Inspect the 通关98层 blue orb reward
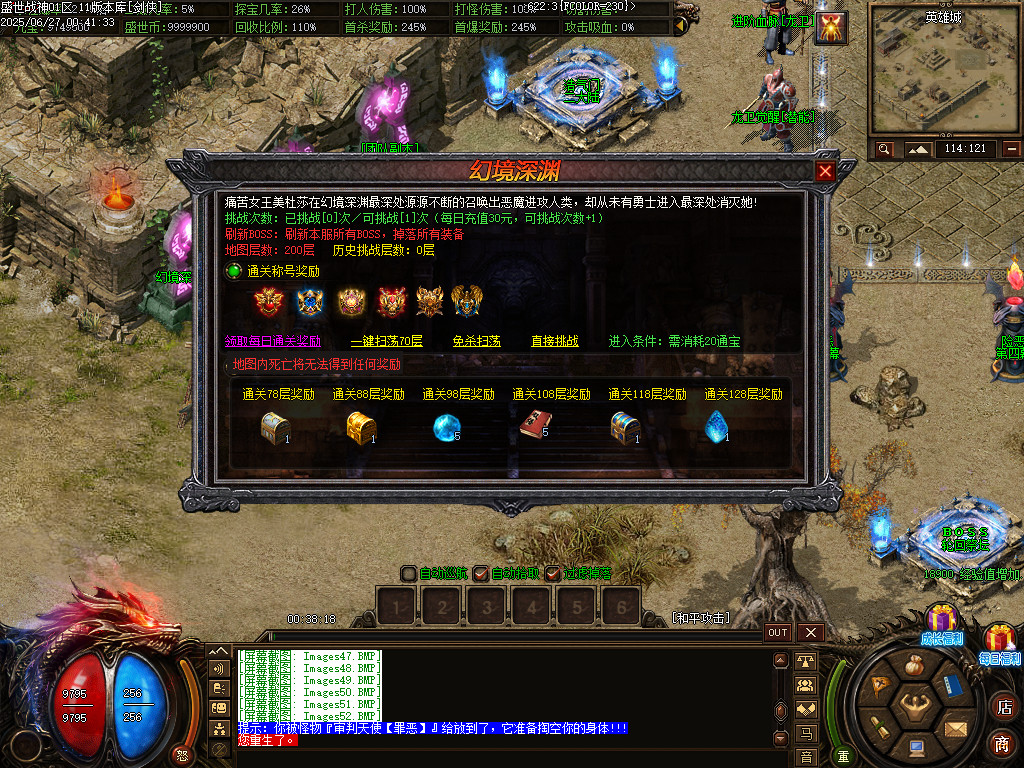1024x768 pixels. pyautogui.click(x=446, y=427)
